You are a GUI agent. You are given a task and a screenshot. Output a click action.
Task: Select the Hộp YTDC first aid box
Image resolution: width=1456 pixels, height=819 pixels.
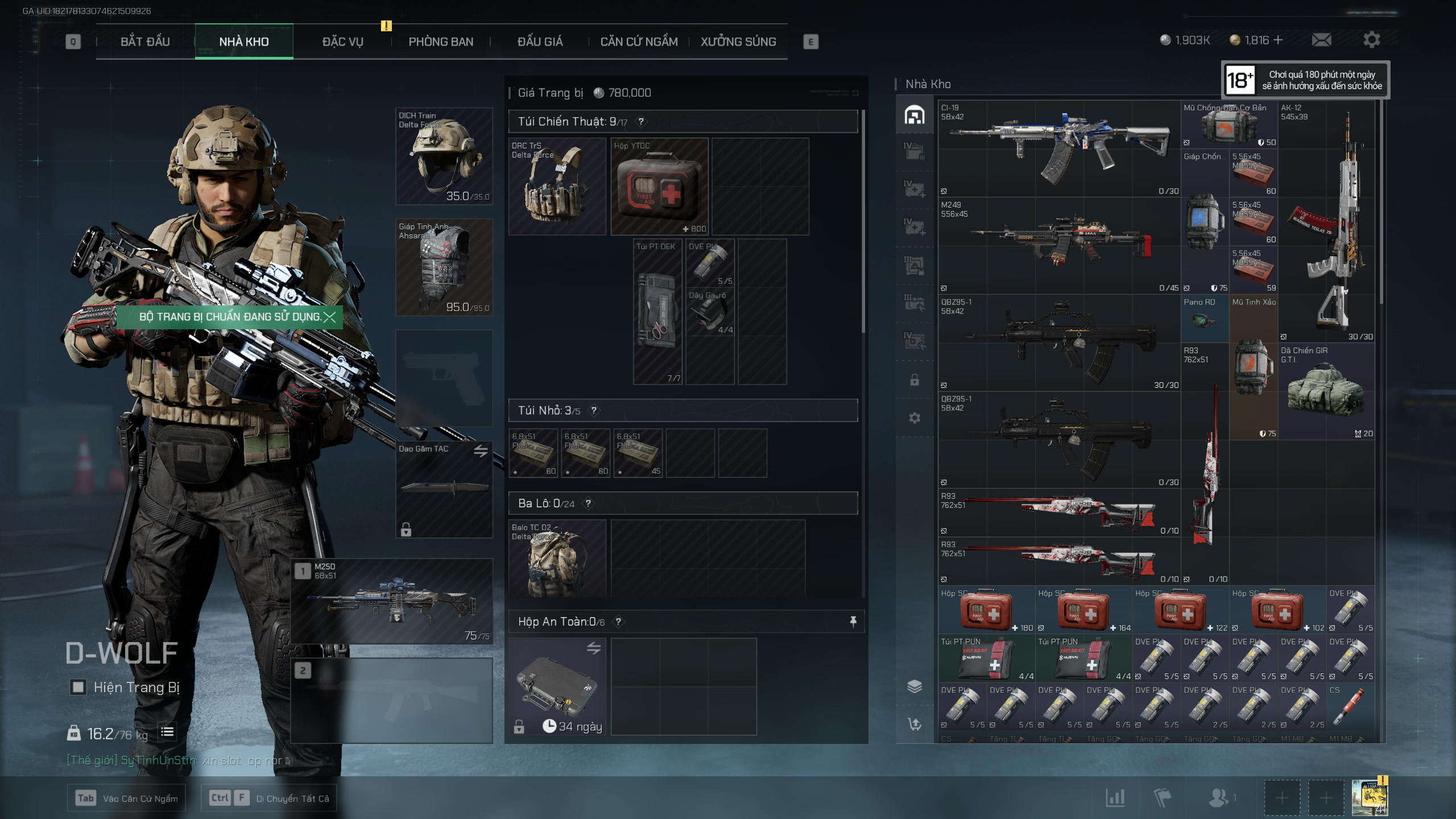659,187
